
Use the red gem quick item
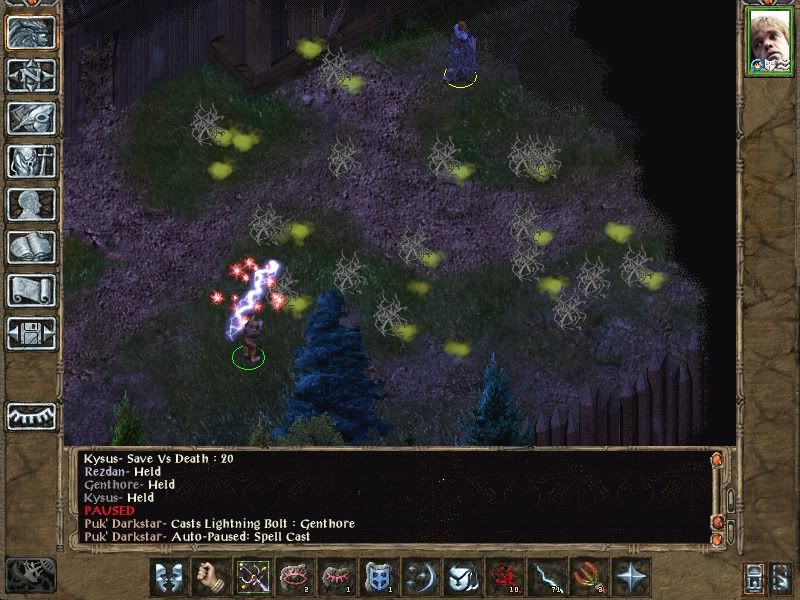[504, 577]
